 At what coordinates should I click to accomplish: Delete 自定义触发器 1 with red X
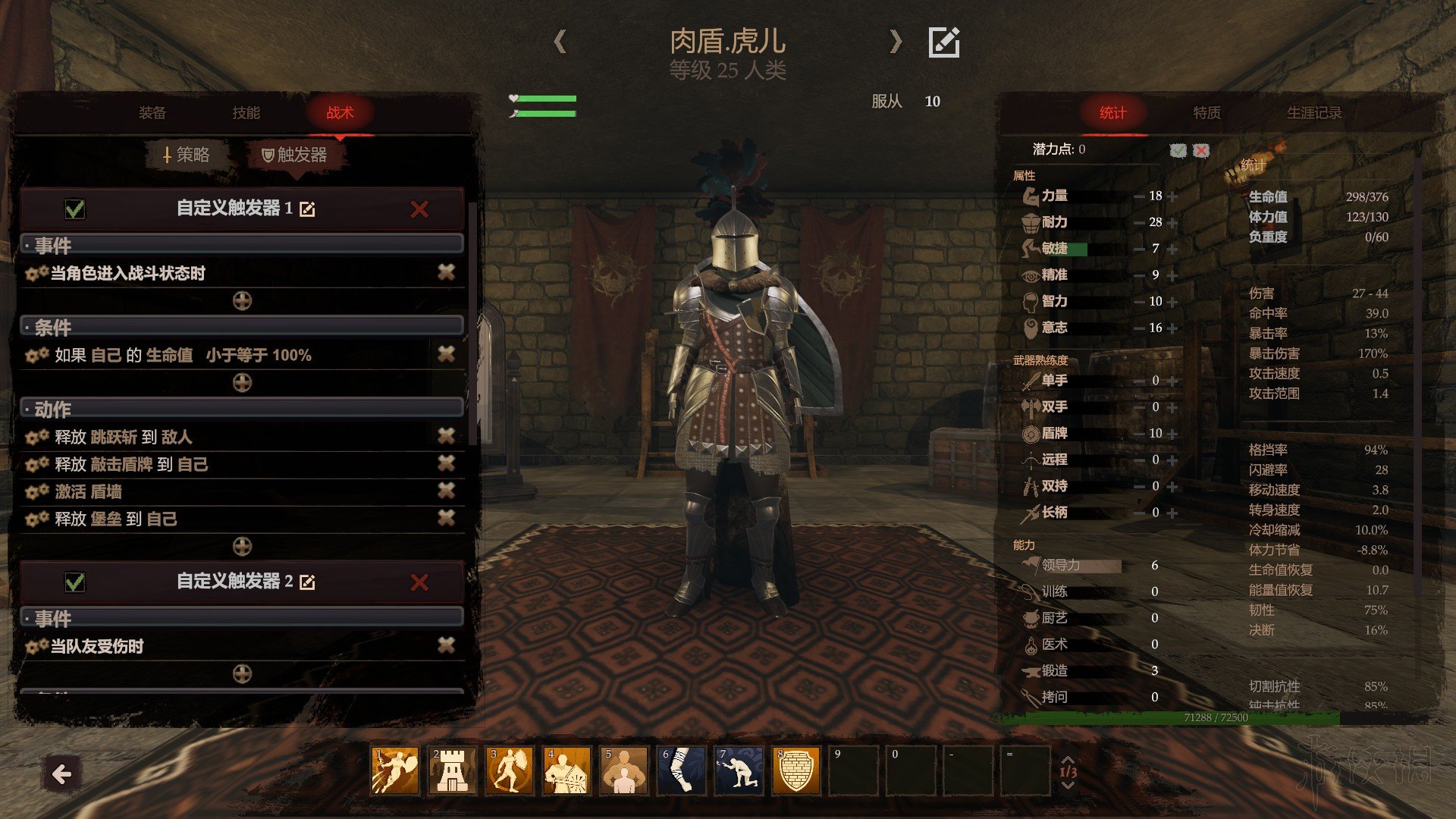pyautogui.click(x=419, y=209)
